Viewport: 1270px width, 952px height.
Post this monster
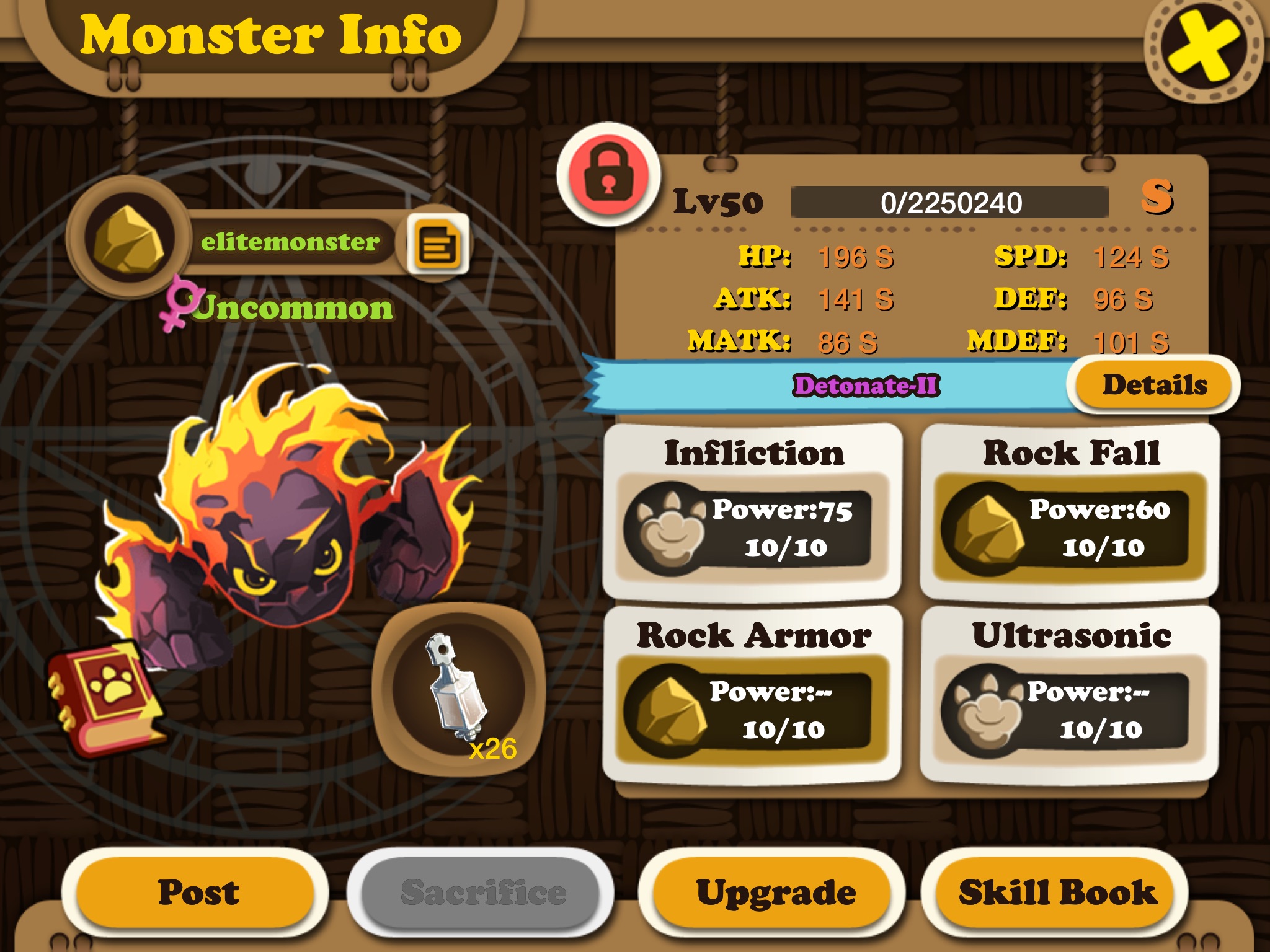coord(198,892)
